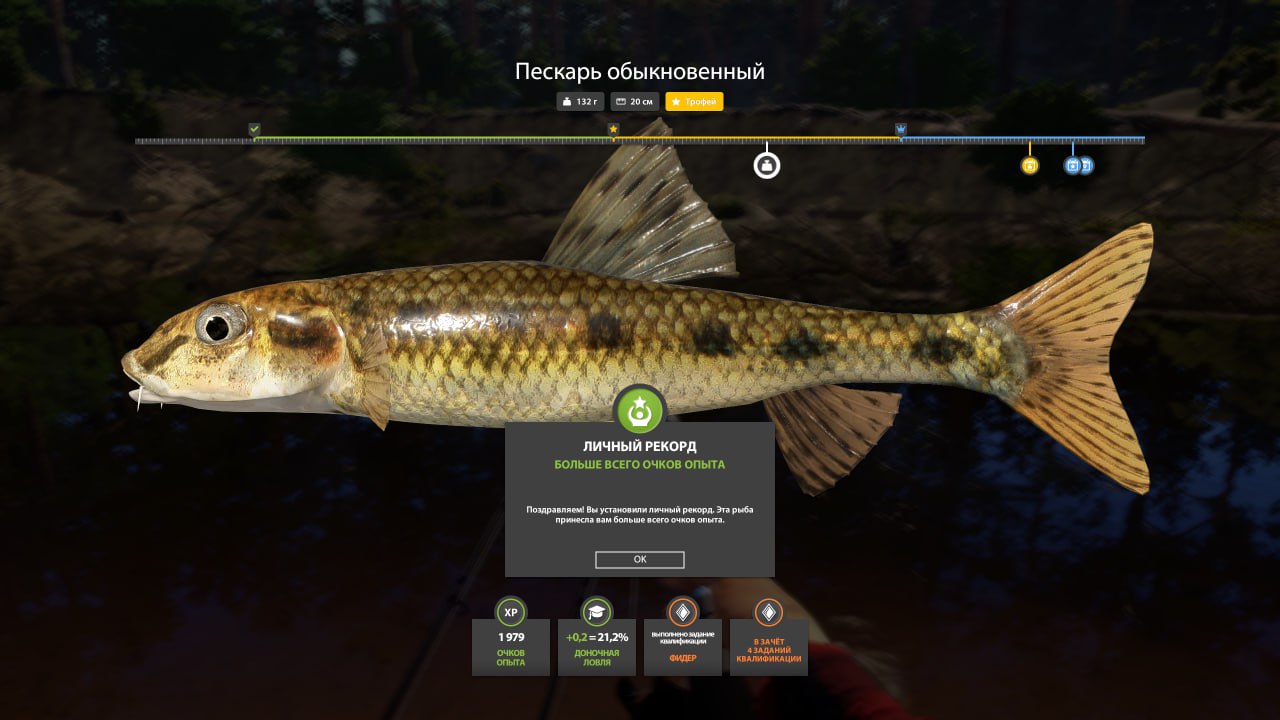Open the Фидер qualification task tile
The width and height of the screenshot is (1280, 720).
click(683, 646)
